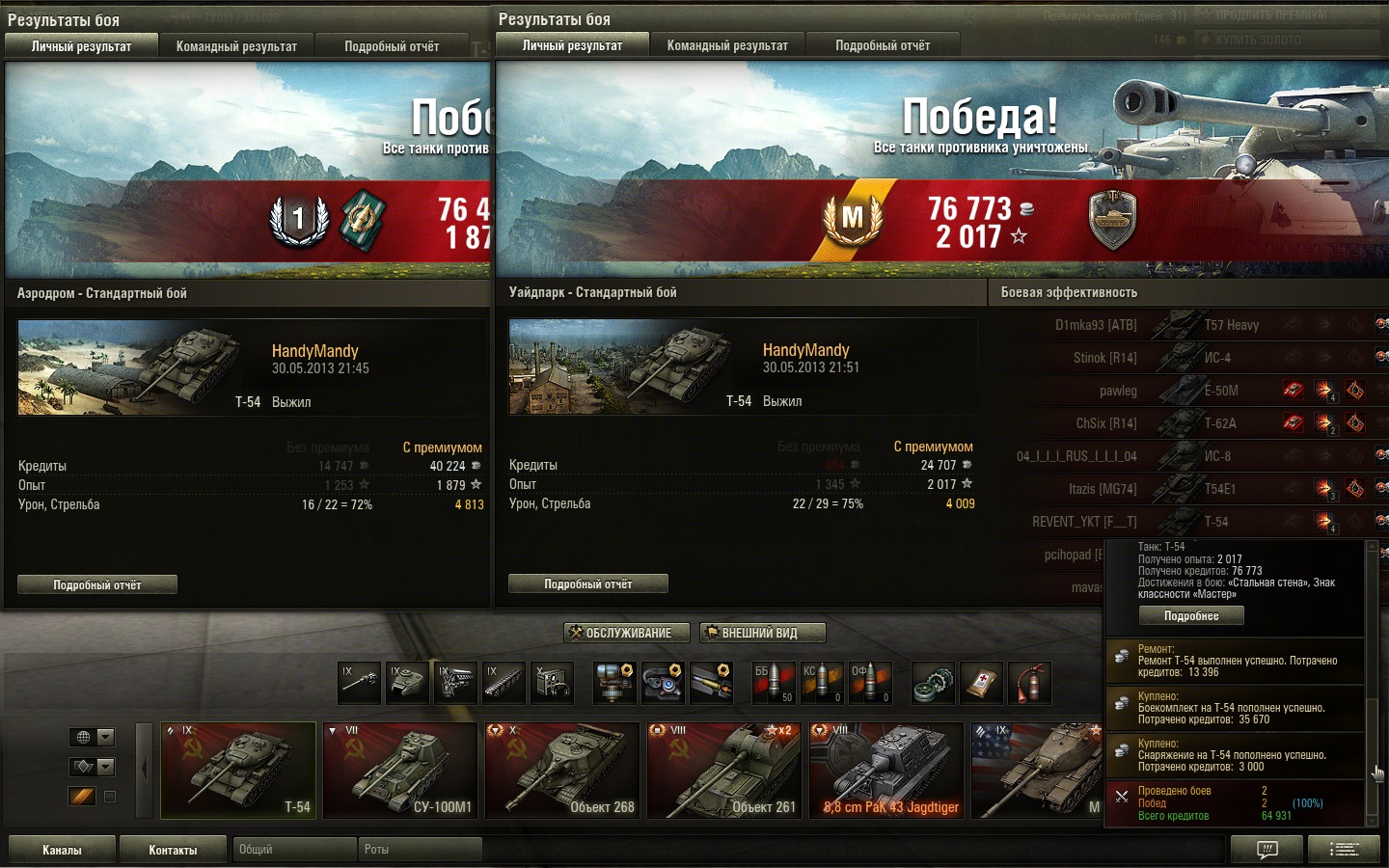
Task: Select the first aid kit consumable slot
Action: (x=981, y=683)
